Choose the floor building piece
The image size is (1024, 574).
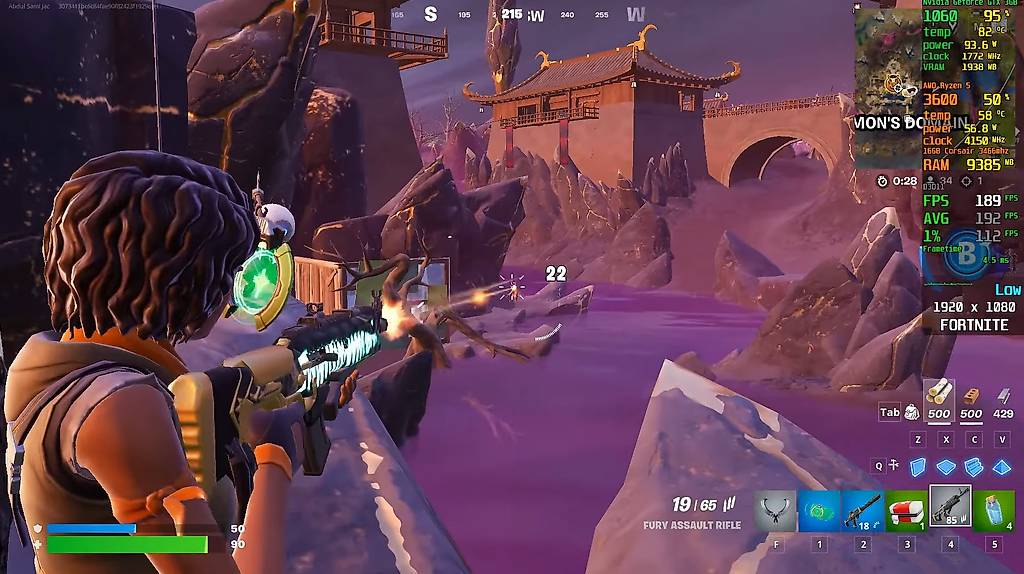pyautogui.click(x=946, y=466)
